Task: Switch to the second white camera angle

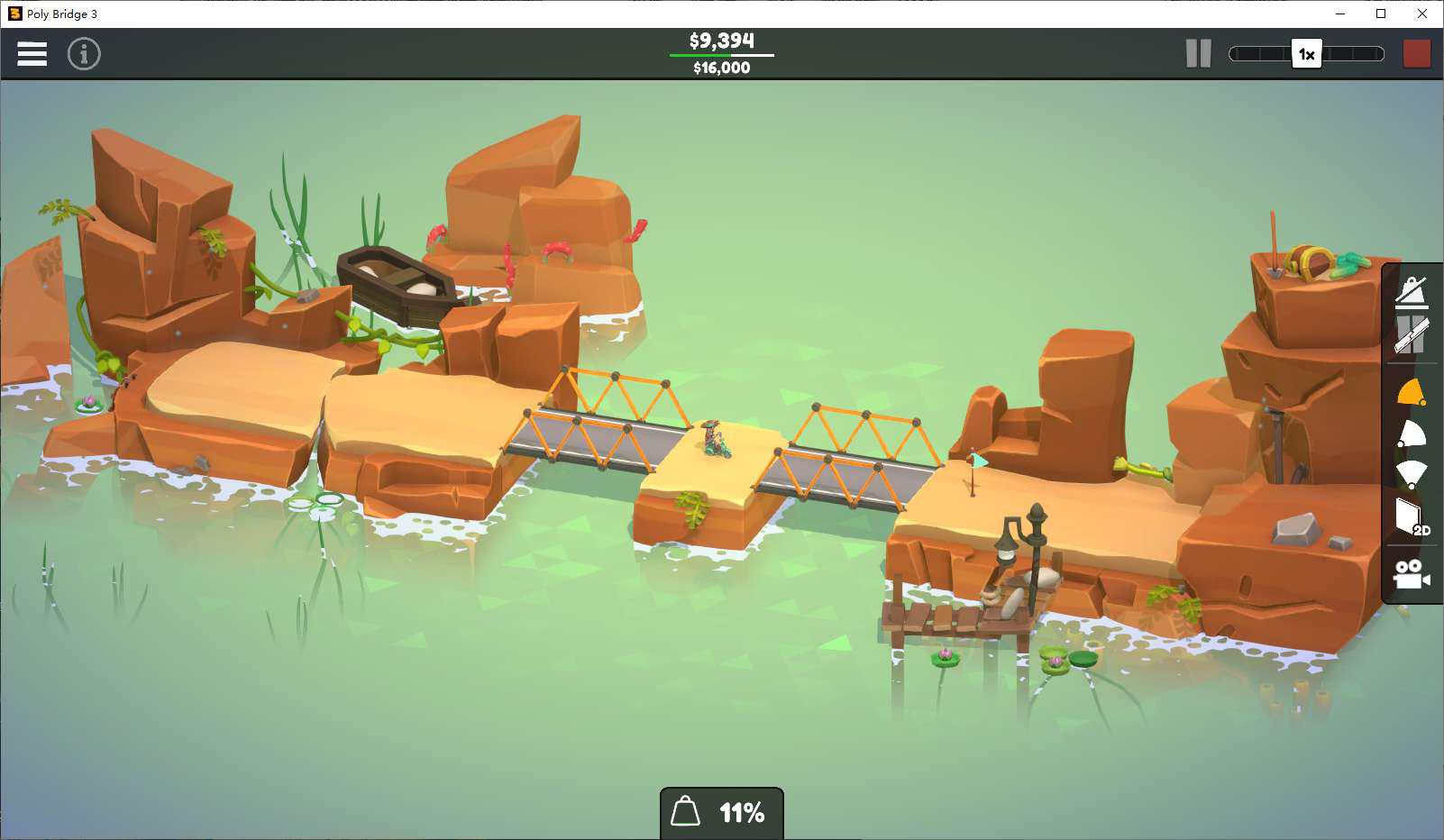Action: [x=1412, y=434]
